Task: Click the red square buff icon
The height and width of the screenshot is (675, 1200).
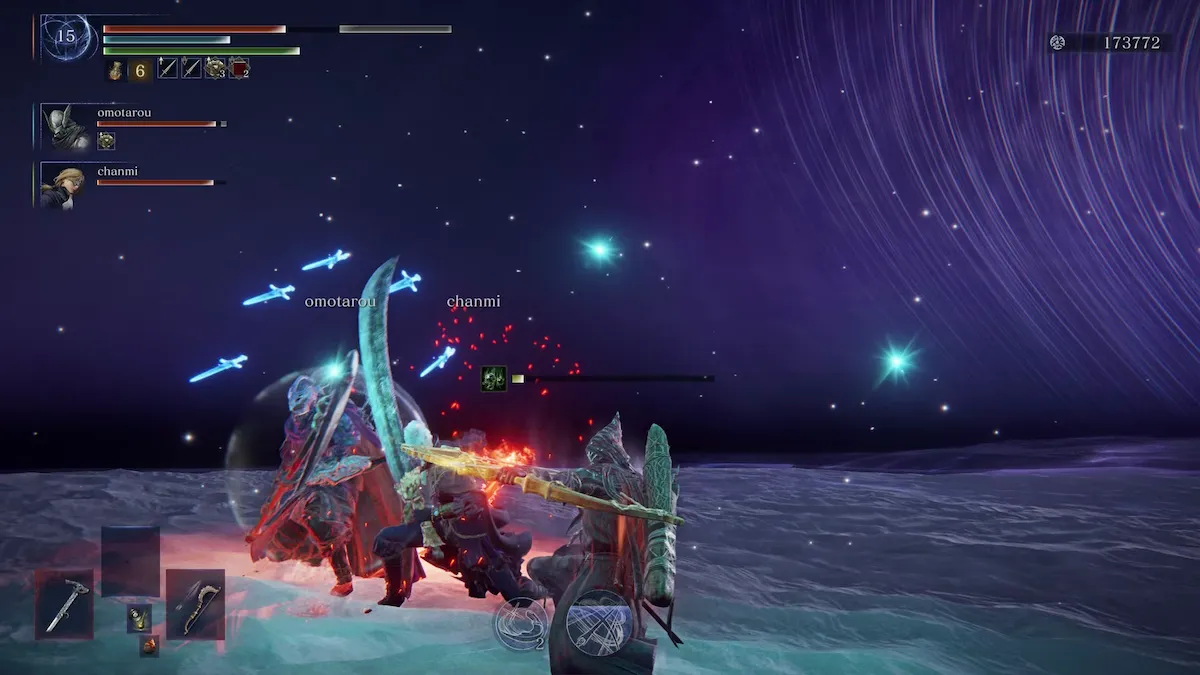Action: pyautogui.click(x=239, y=68)
